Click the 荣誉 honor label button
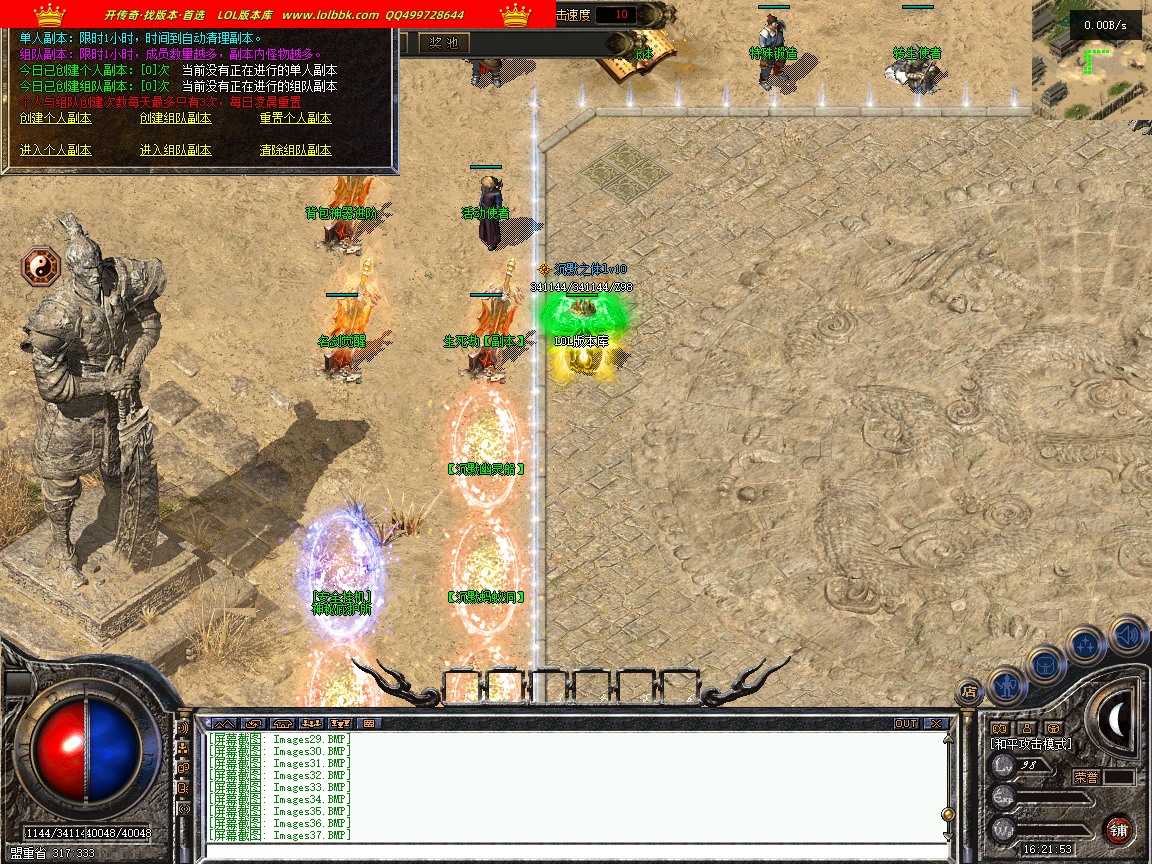Screen dimensions: 1152x864 click(1087, 777)
